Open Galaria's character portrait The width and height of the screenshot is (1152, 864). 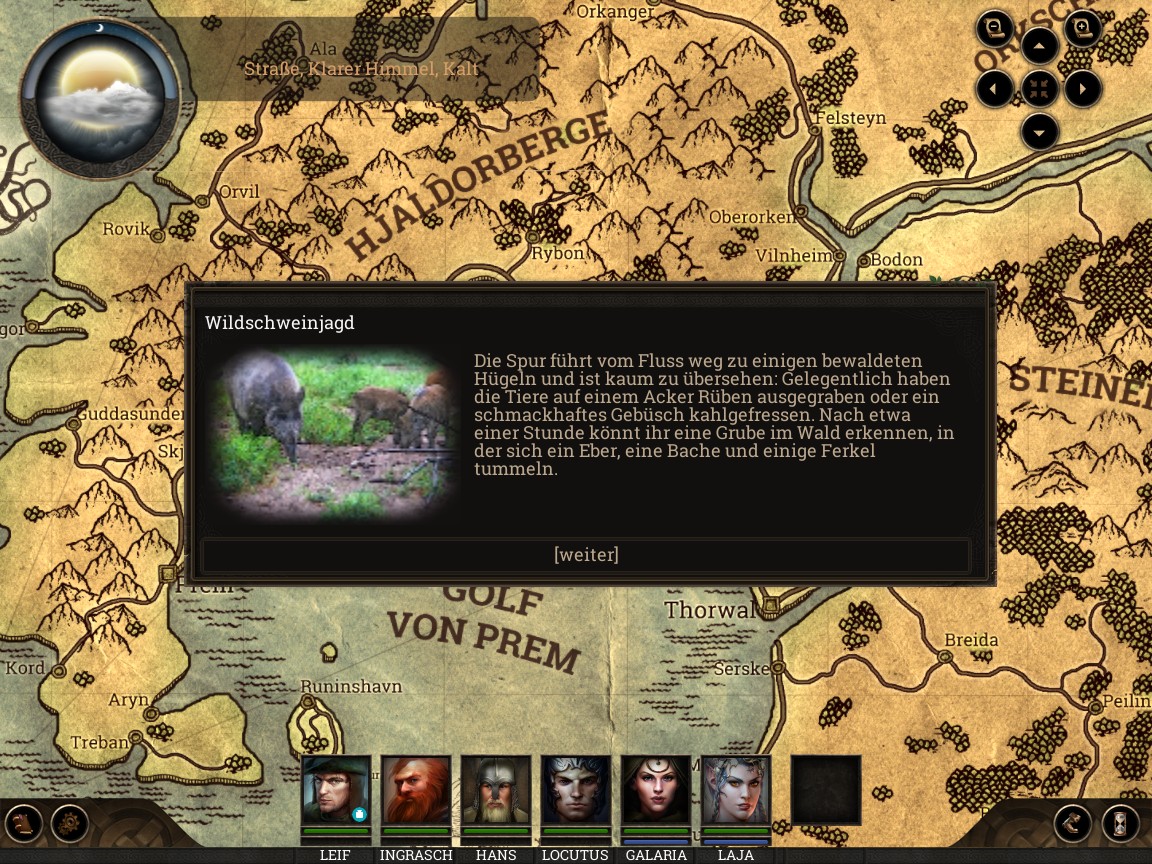pyautogui.click(x=656, y=790)
